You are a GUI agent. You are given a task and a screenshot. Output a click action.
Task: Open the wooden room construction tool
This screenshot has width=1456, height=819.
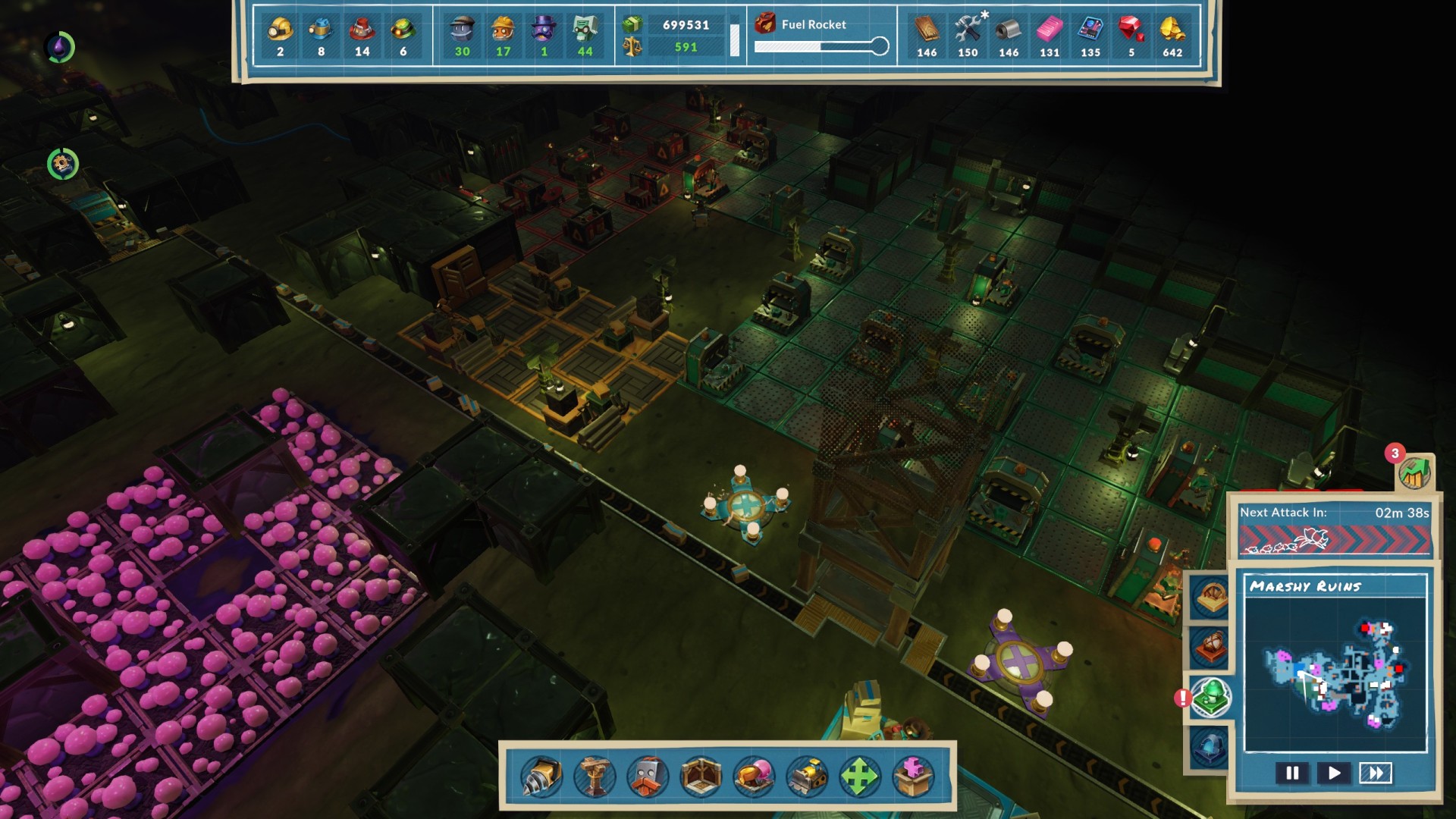(x=701, y=777)
